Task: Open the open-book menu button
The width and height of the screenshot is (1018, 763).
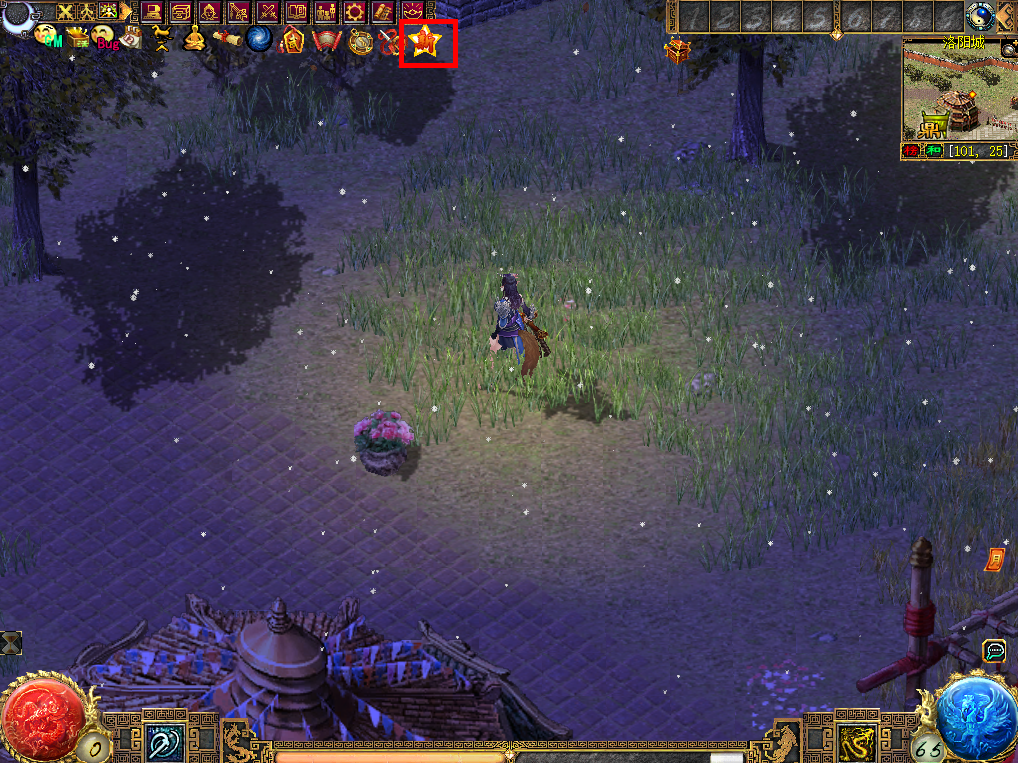Action: (297, 12)
